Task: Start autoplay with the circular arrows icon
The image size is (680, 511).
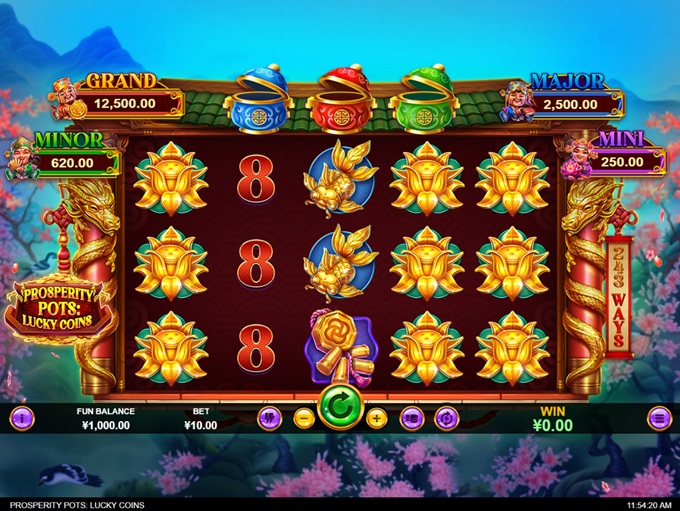Action: point(446,418)
